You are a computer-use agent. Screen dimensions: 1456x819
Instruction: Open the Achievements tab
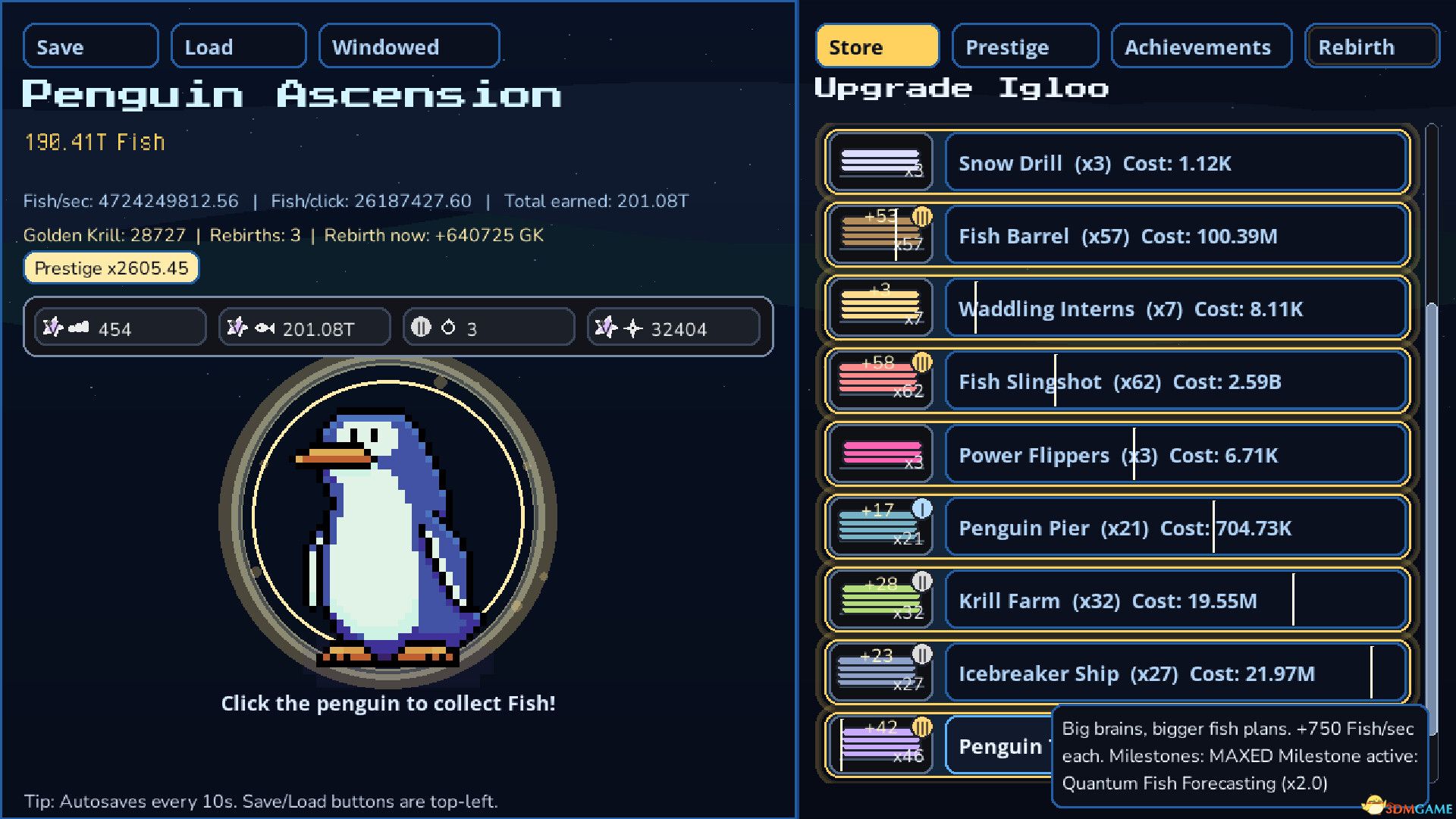tap(1200, 46)
